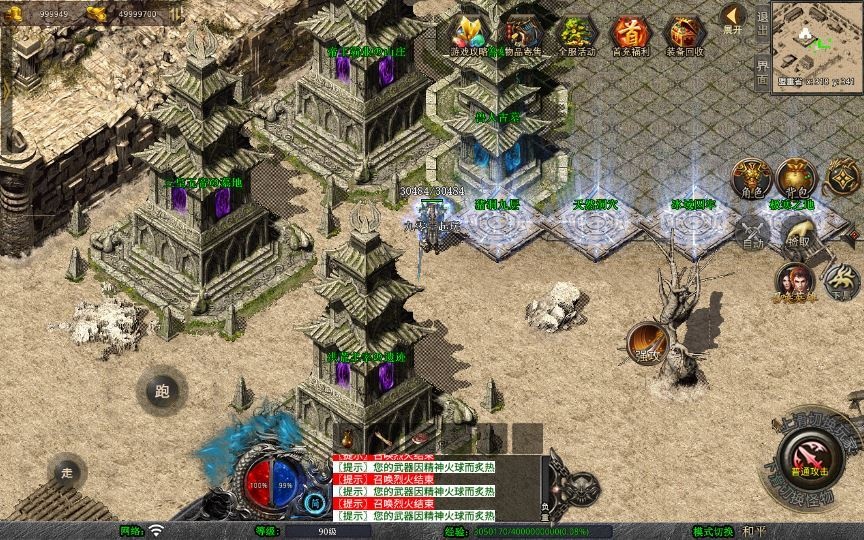This screenshot has width=864, height=540.
Task: Toggle the 走 walk button
Action: tap(67, 472)
